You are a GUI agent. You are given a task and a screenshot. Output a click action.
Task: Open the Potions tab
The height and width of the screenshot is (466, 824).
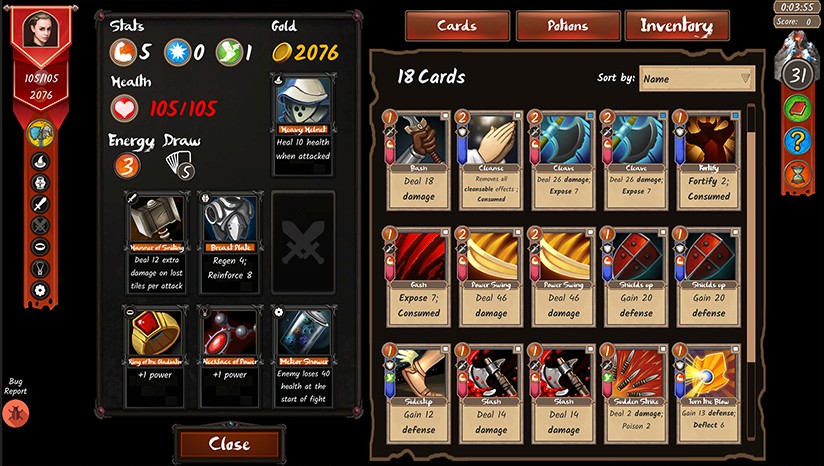pyautogui.click(x=567, y=27)
